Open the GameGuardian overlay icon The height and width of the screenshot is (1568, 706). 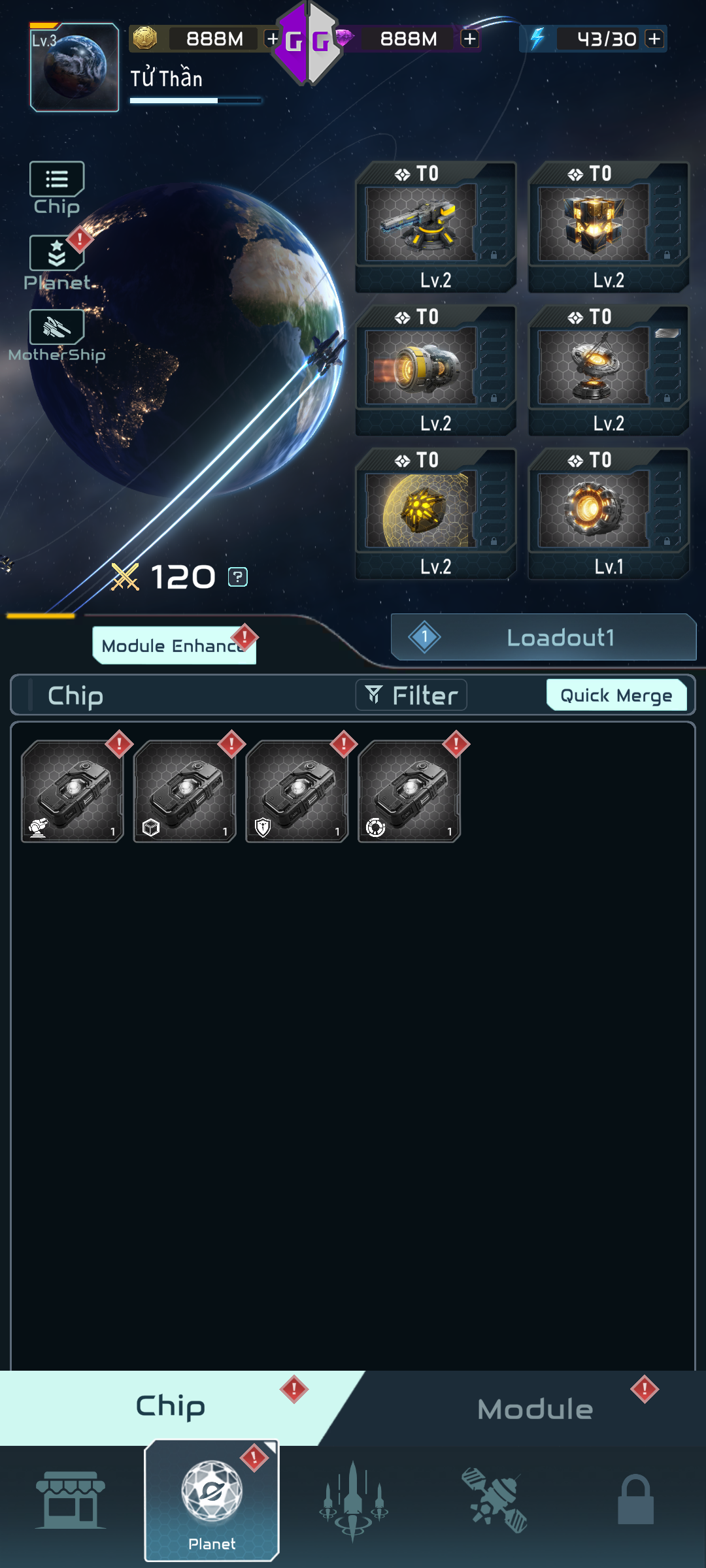[307, 43]
